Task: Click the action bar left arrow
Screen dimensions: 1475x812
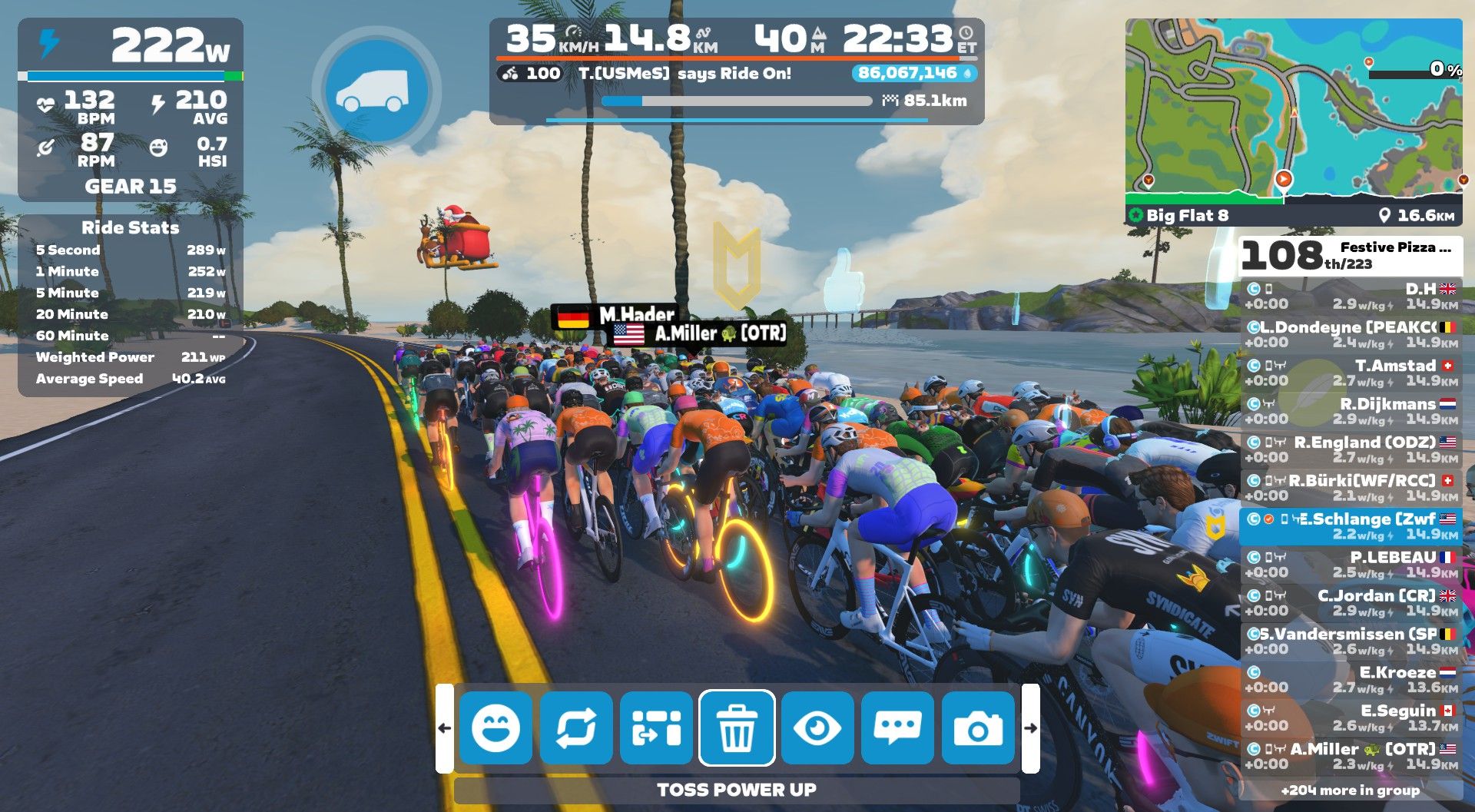Action: coord(444,728)
